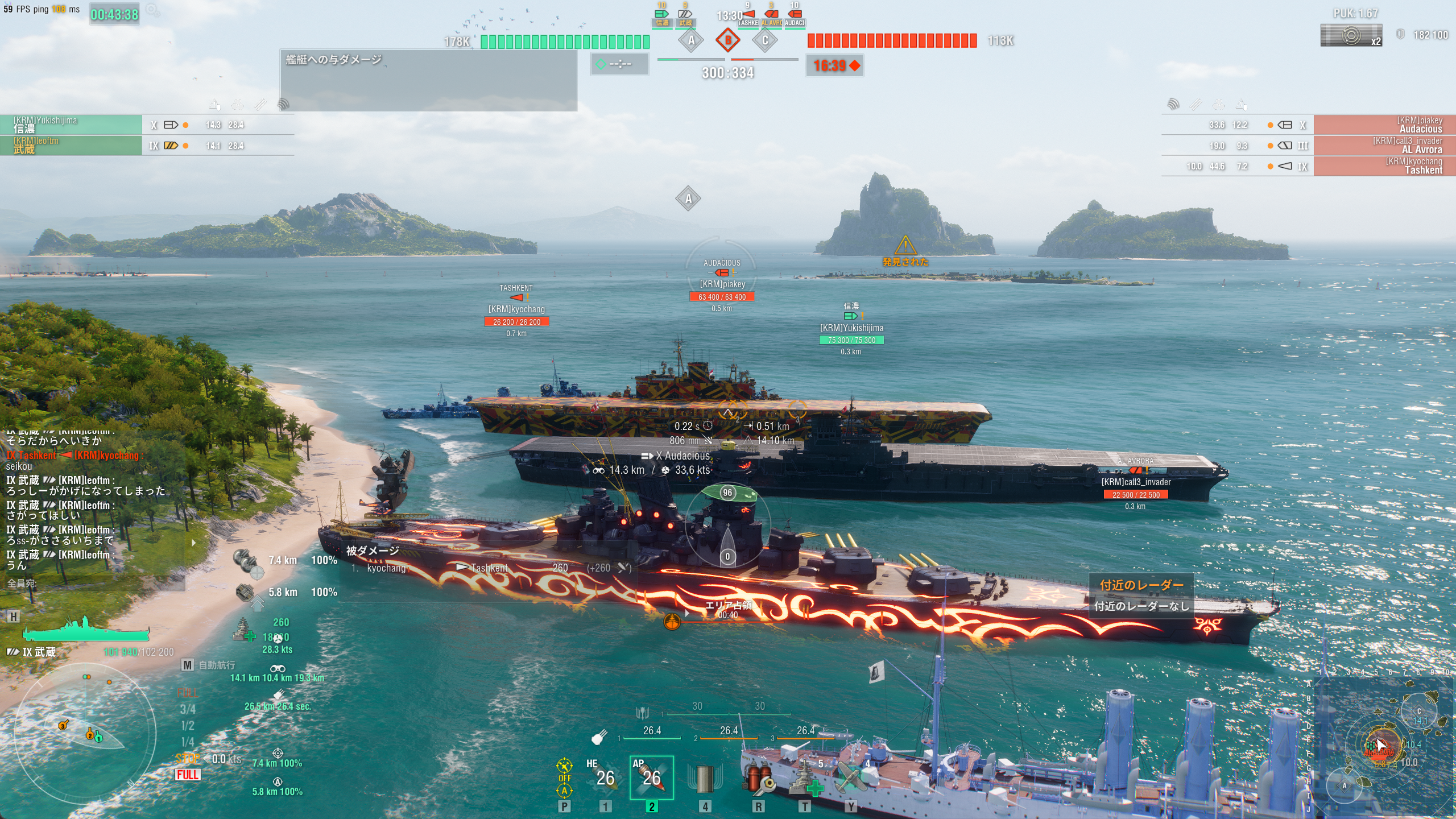Set throttle to 3/4 speed
This screenshot has height=819, width=1456.
pos(188,709)
